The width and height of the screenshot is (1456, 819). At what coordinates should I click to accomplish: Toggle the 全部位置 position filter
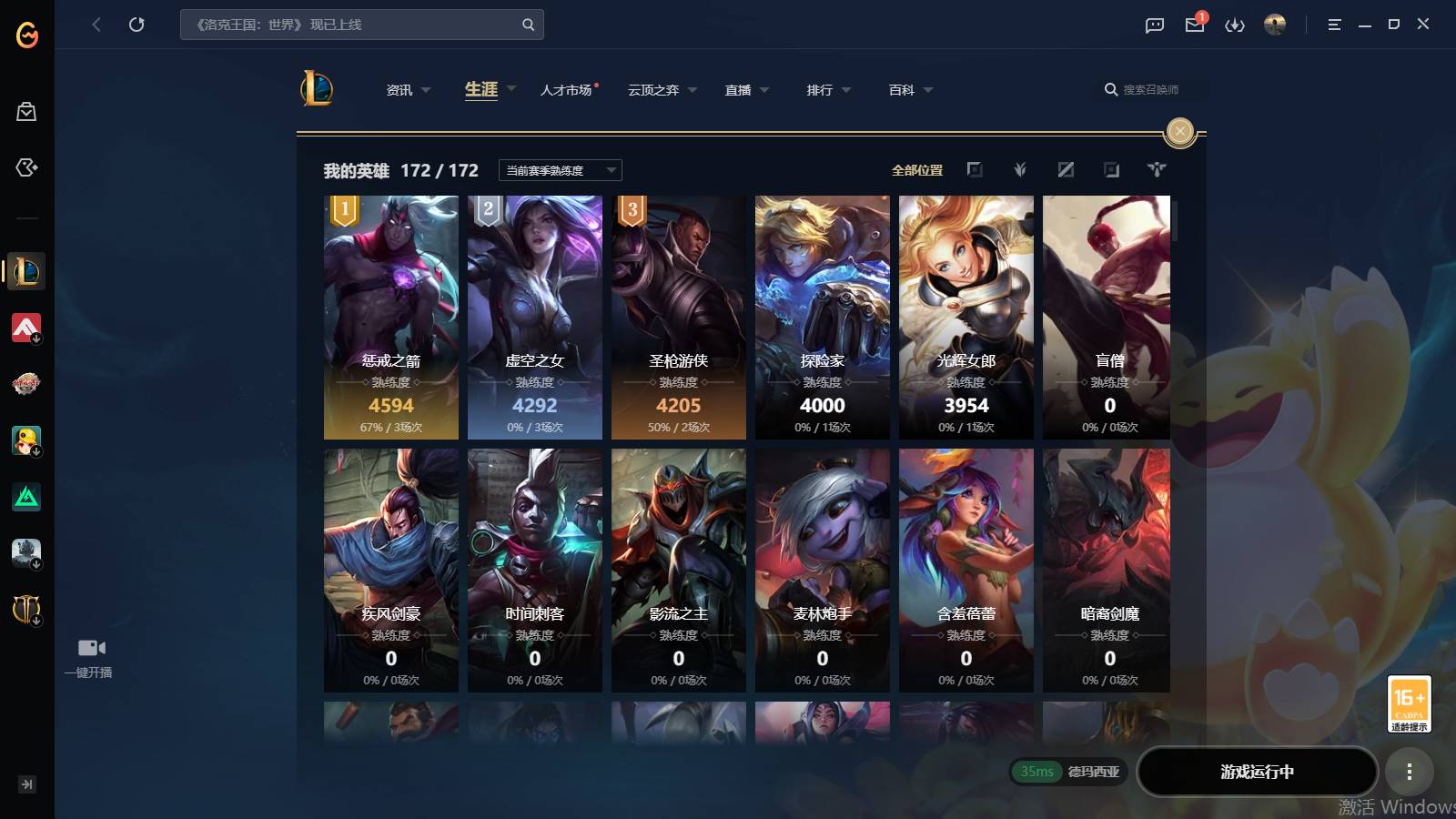click(x=917, y=169)
